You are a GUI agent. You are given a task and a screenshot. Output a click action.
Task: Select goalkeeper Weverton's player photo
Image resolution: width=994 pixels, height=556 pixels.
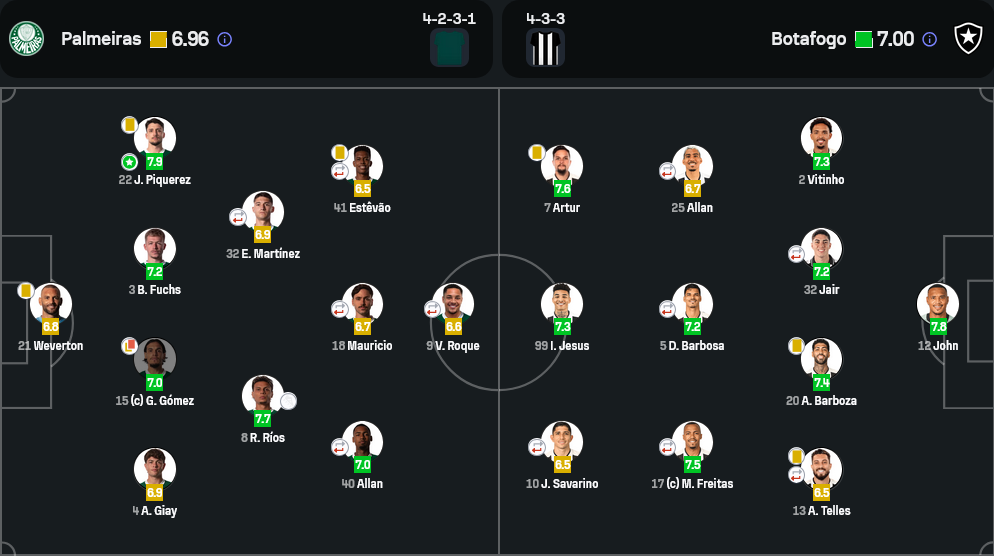pyautogui.click(x=50, y=304)
